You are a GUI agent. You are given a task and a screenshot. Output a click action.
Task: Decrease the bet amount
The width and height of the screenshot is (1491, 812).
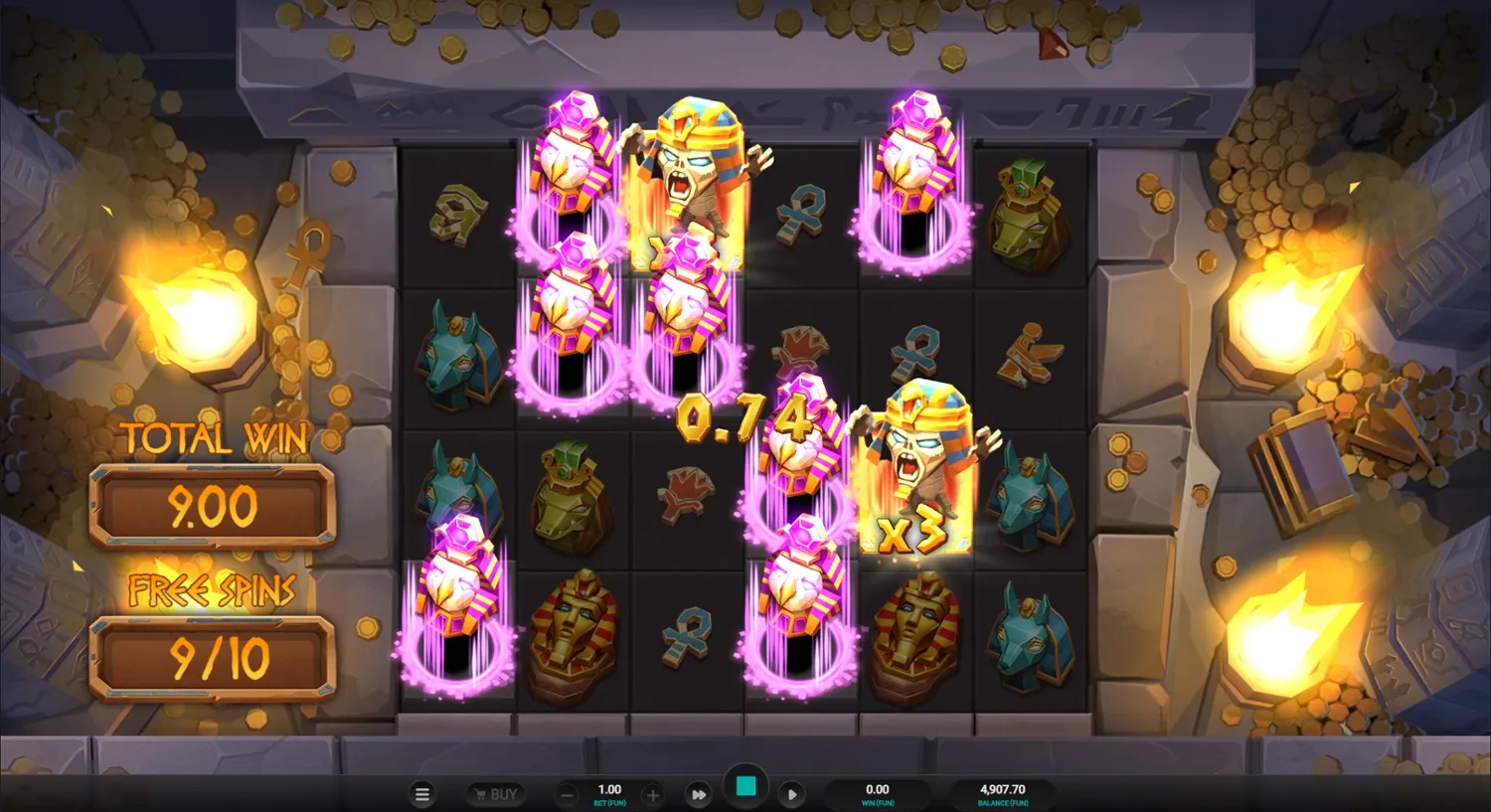tap(567, 794)
